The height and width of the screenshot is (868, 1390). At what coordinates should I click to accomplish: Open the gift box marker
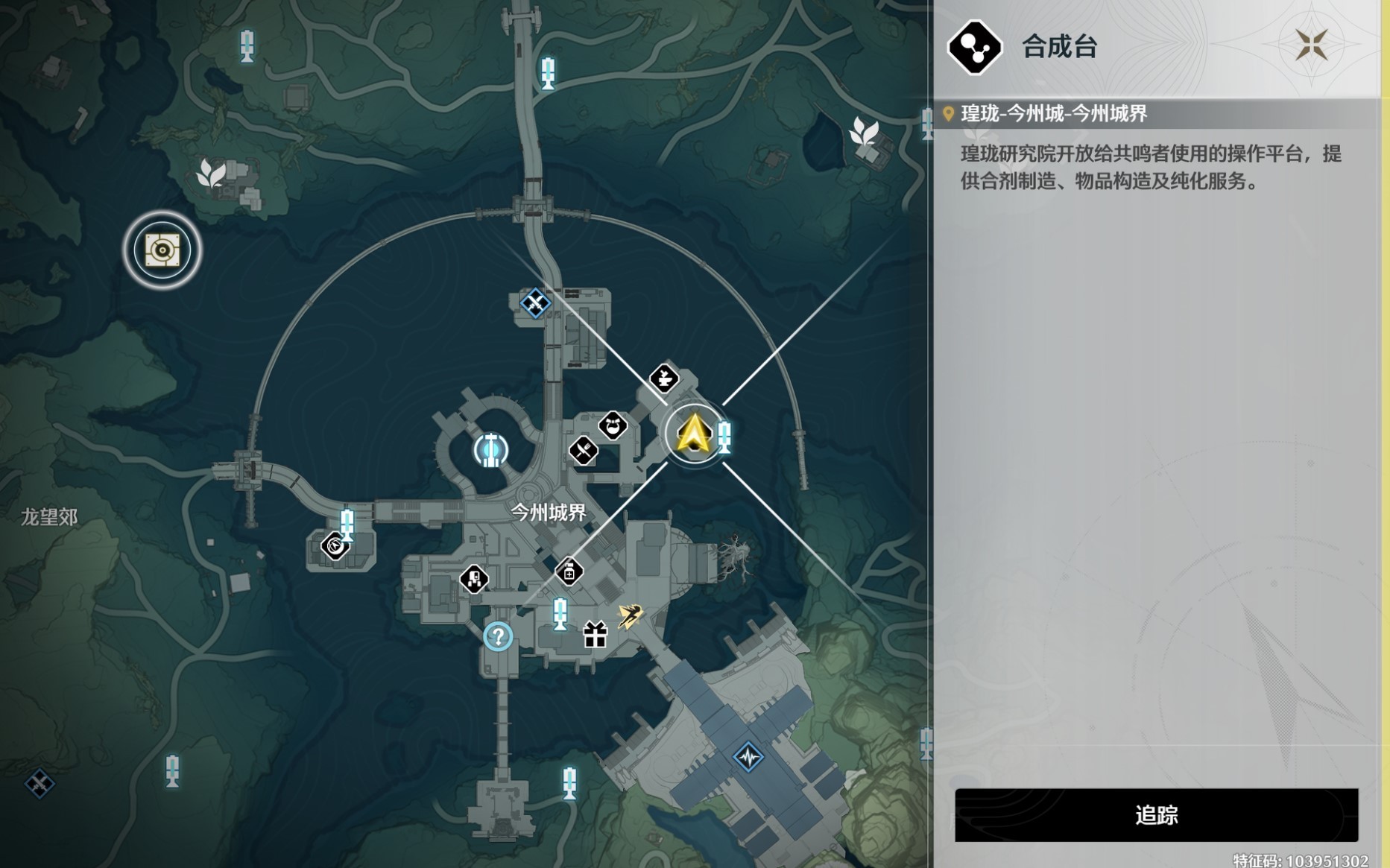tap(594, 636)
